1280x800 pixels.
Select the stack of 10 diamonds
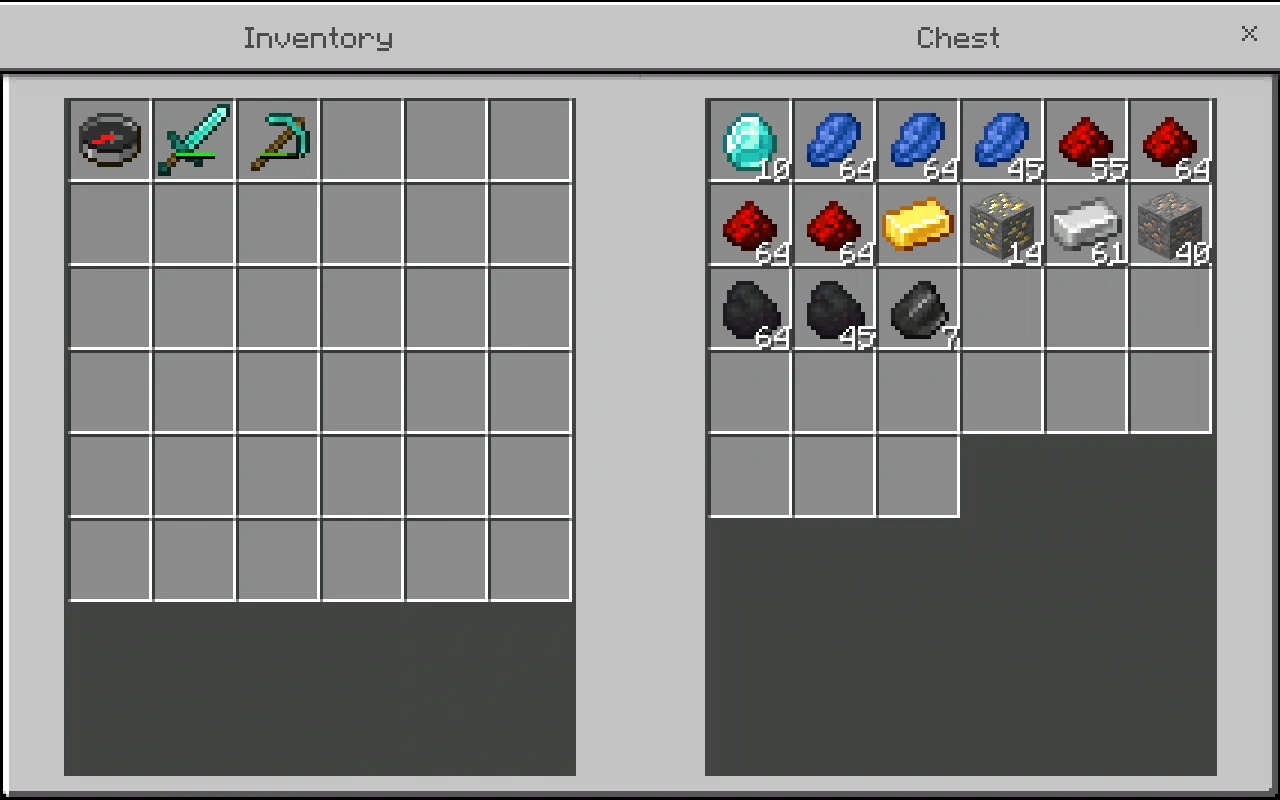[x=750, y=140]
